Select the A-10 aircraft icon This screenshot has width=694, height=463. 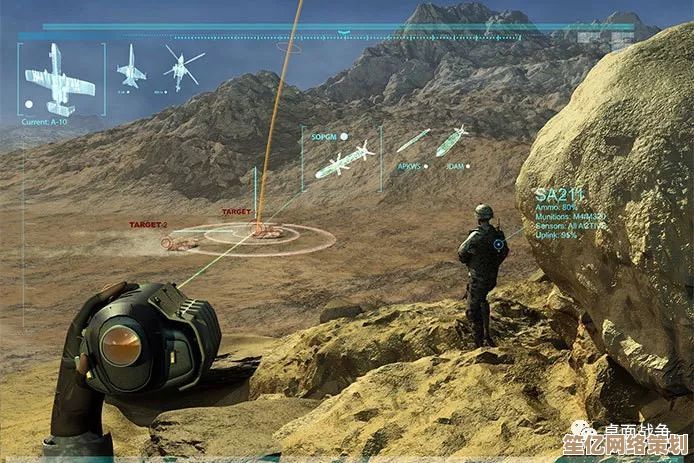click(59, 80)
